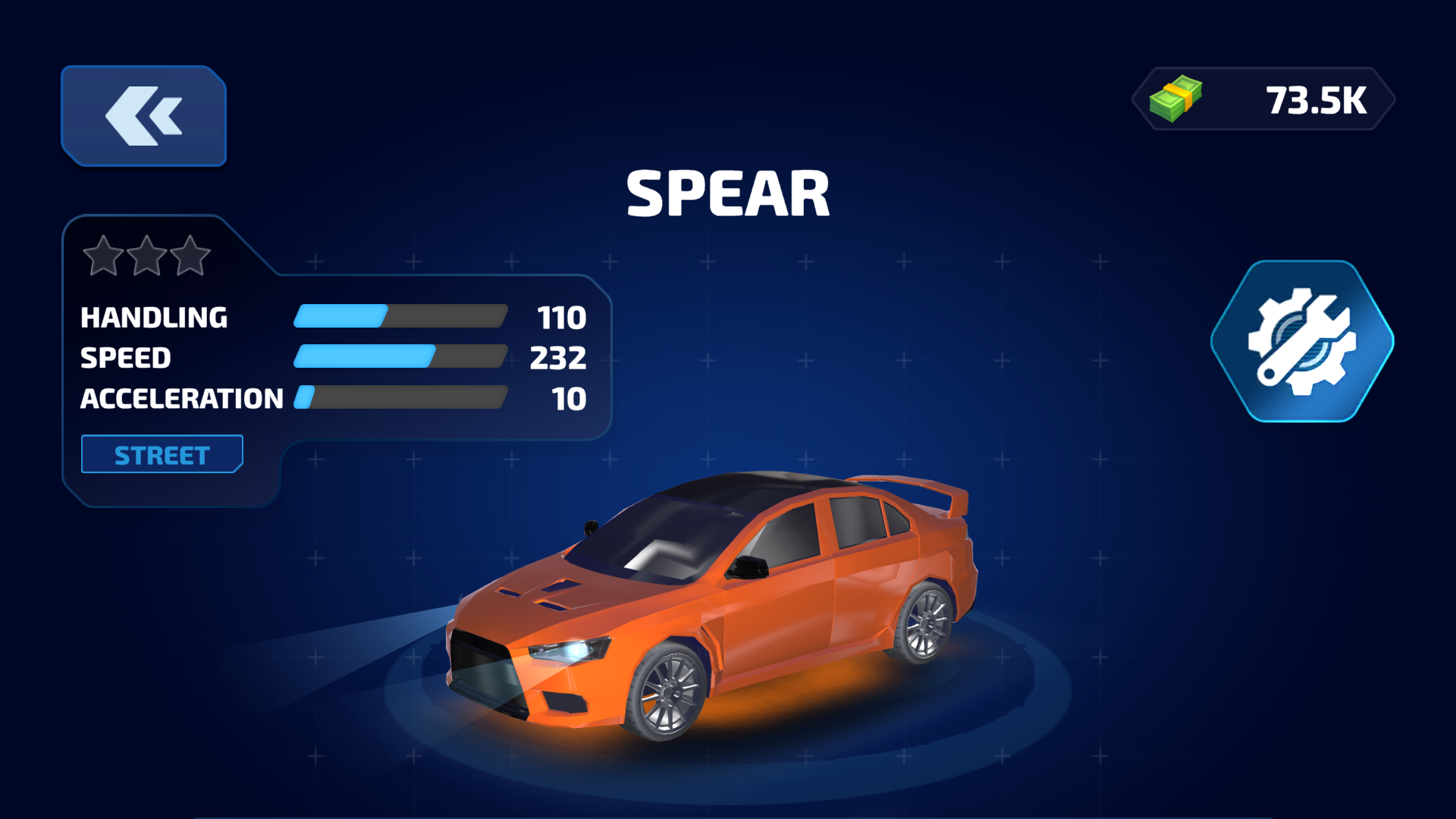Click the STREET class badge
Image resolution: width=1456 pixels, height=819 pixels.
coord(161,453)
